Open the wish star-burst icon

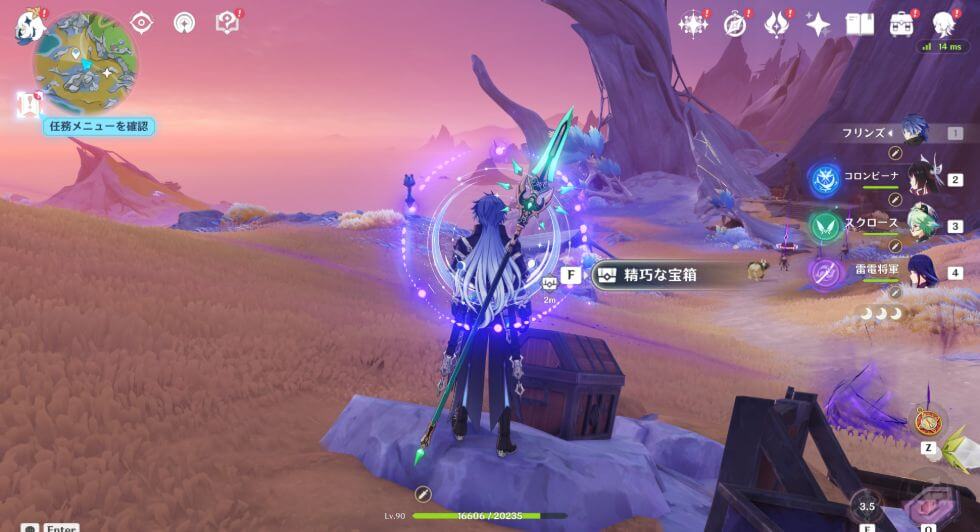tap(692, 24)
